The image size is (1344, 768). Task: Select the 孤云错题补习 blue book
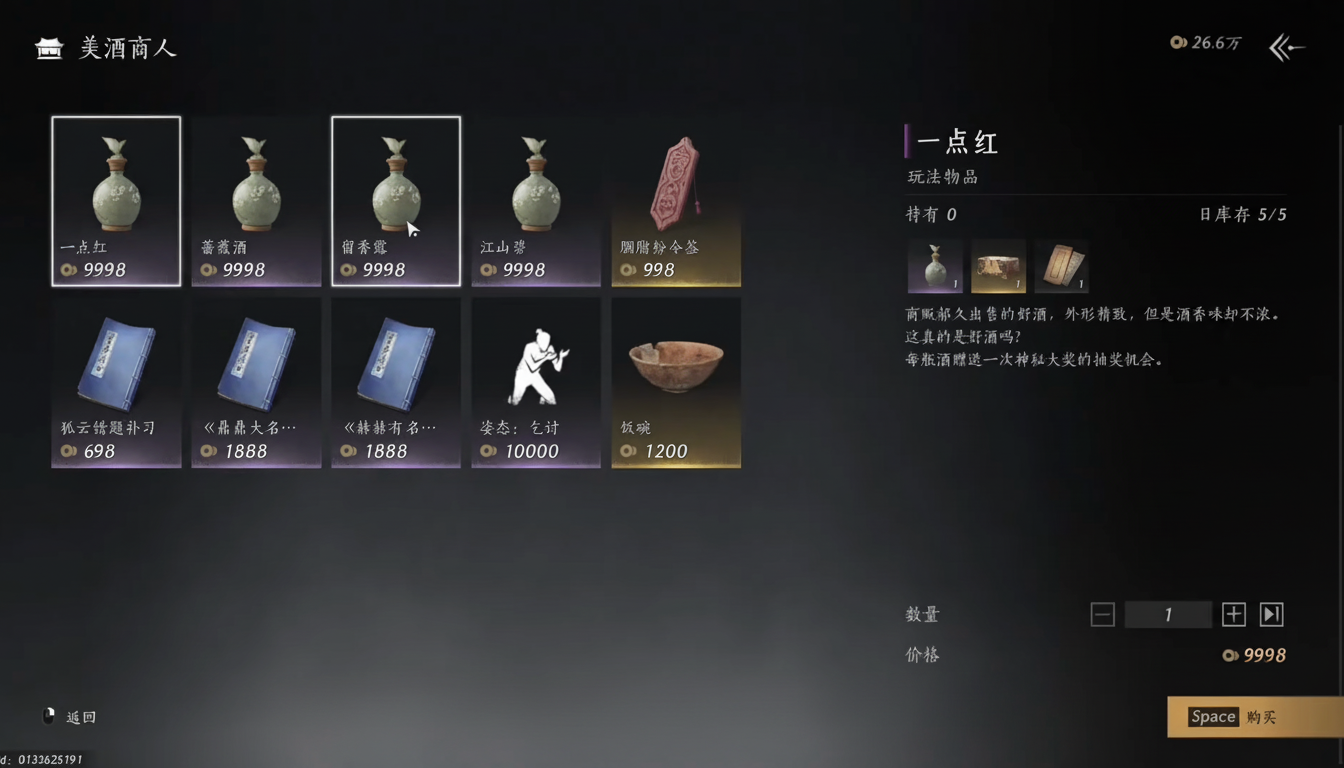click(115, 380)
